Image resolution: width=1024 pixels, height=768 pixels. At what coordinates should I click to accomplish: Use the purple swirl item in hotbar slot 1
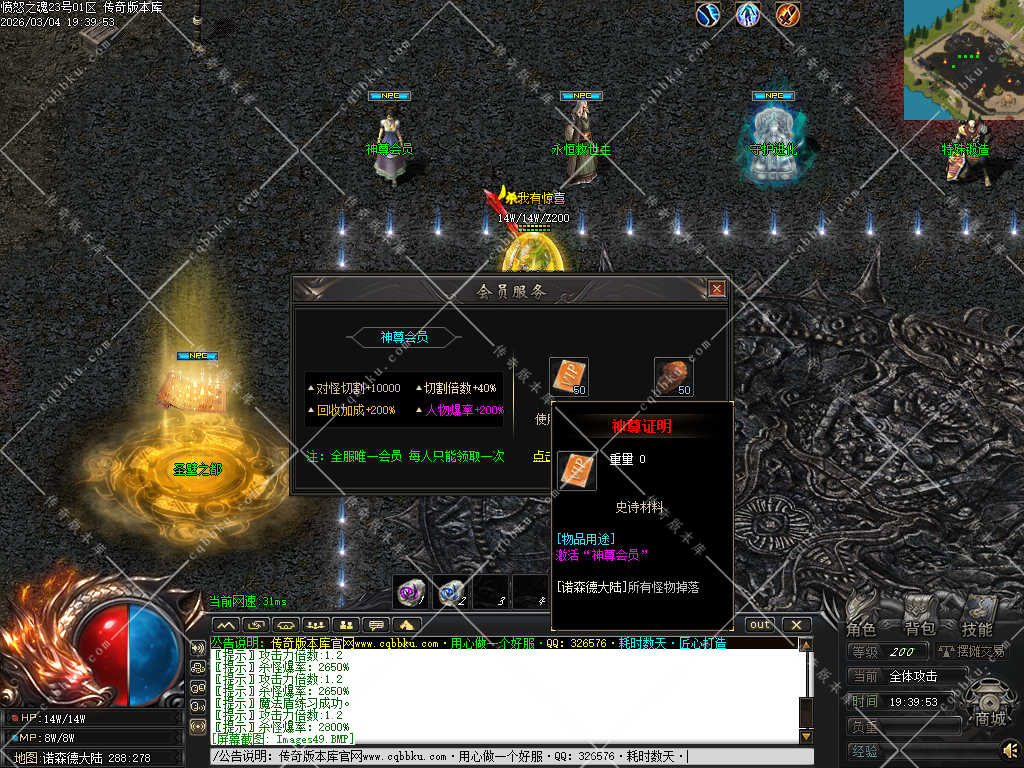pyautogui.click(x=410, y=592)
